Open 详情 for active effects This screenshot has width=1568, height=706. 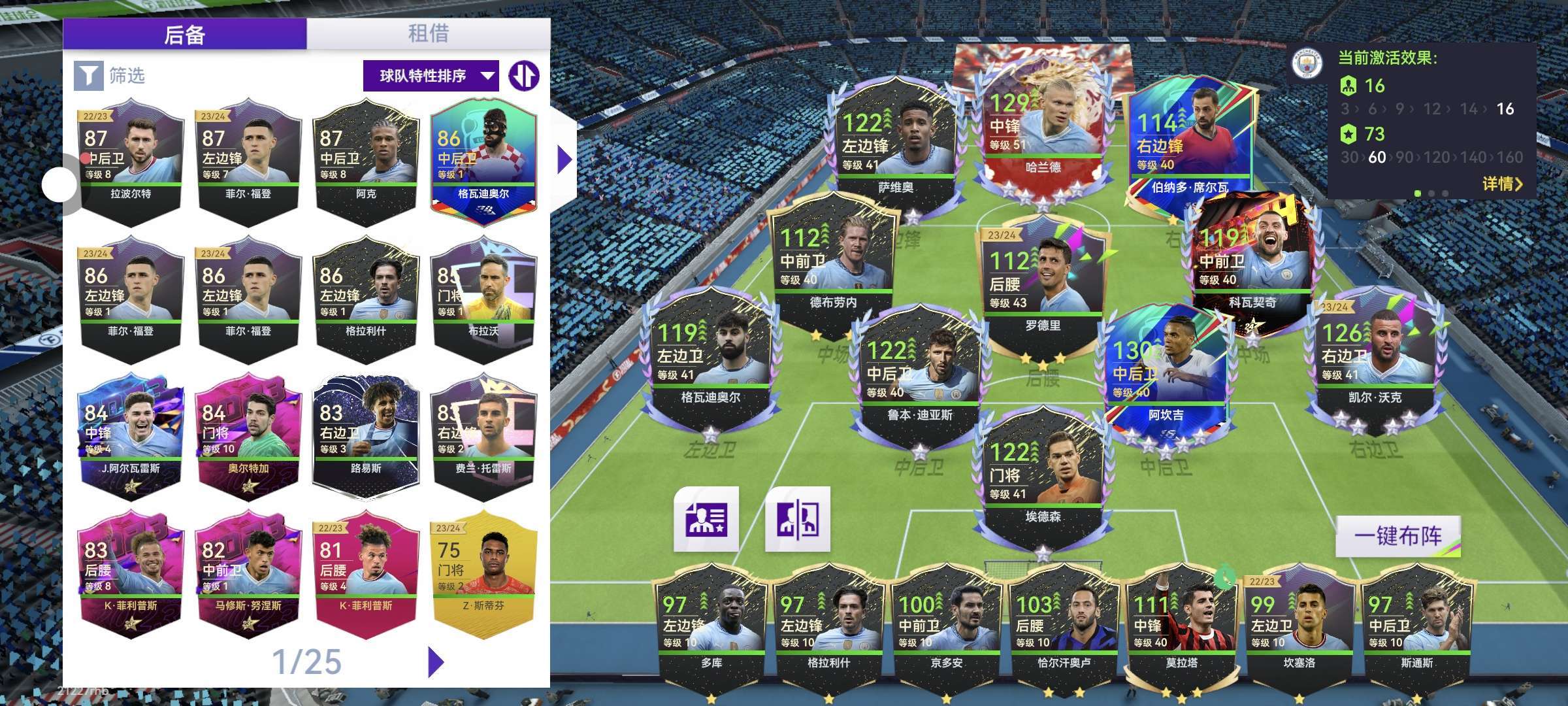pyautogui.click(x=1502, y=184)
